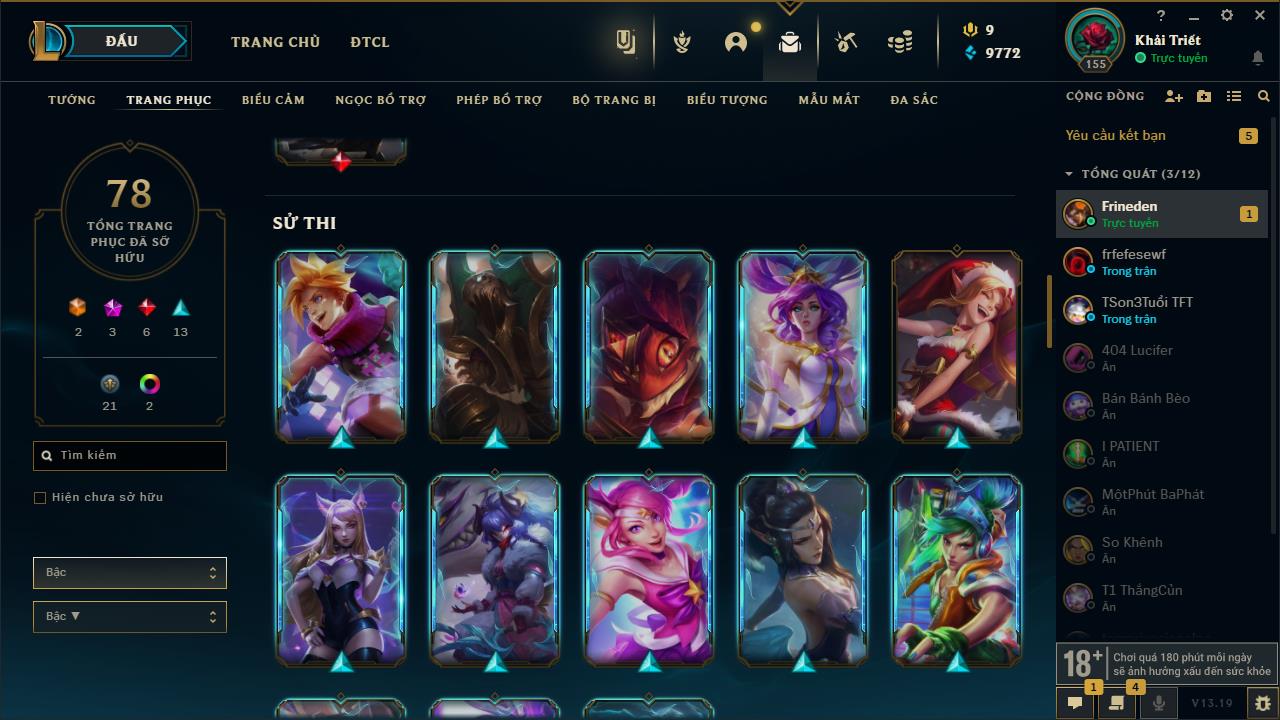Open the event hub trophy icon
The image size is (1280, 720).
coord(681,40)
